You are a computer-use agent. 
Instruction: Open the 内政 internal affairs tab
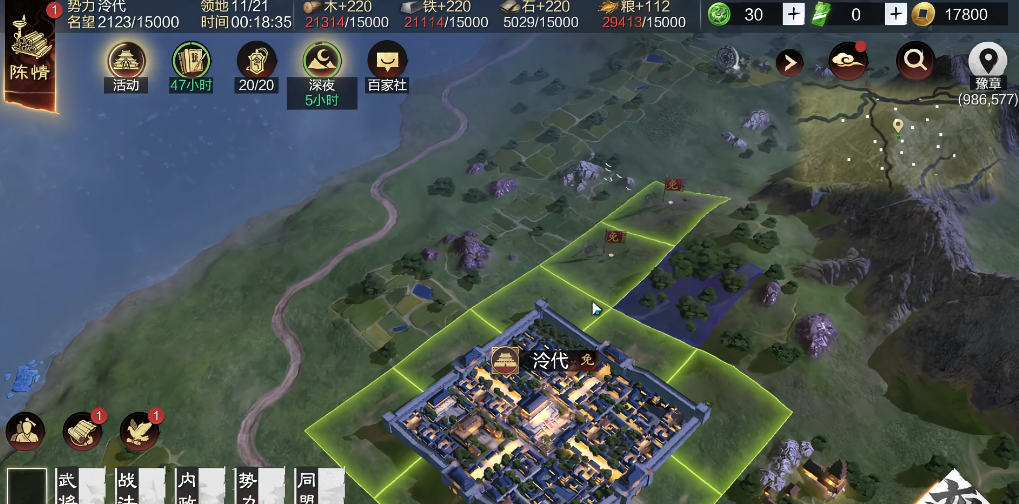tap(186, 486)
